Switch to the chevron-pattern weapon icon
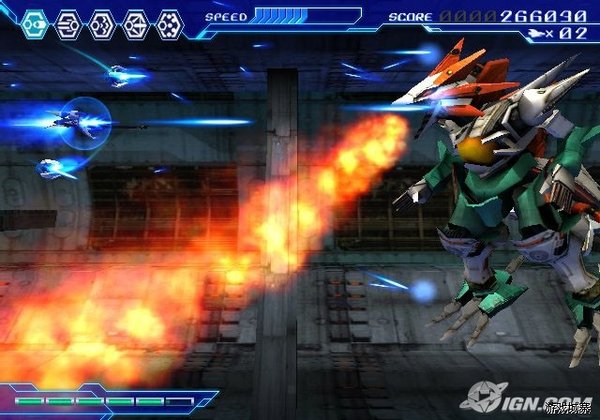 (101, 24)
